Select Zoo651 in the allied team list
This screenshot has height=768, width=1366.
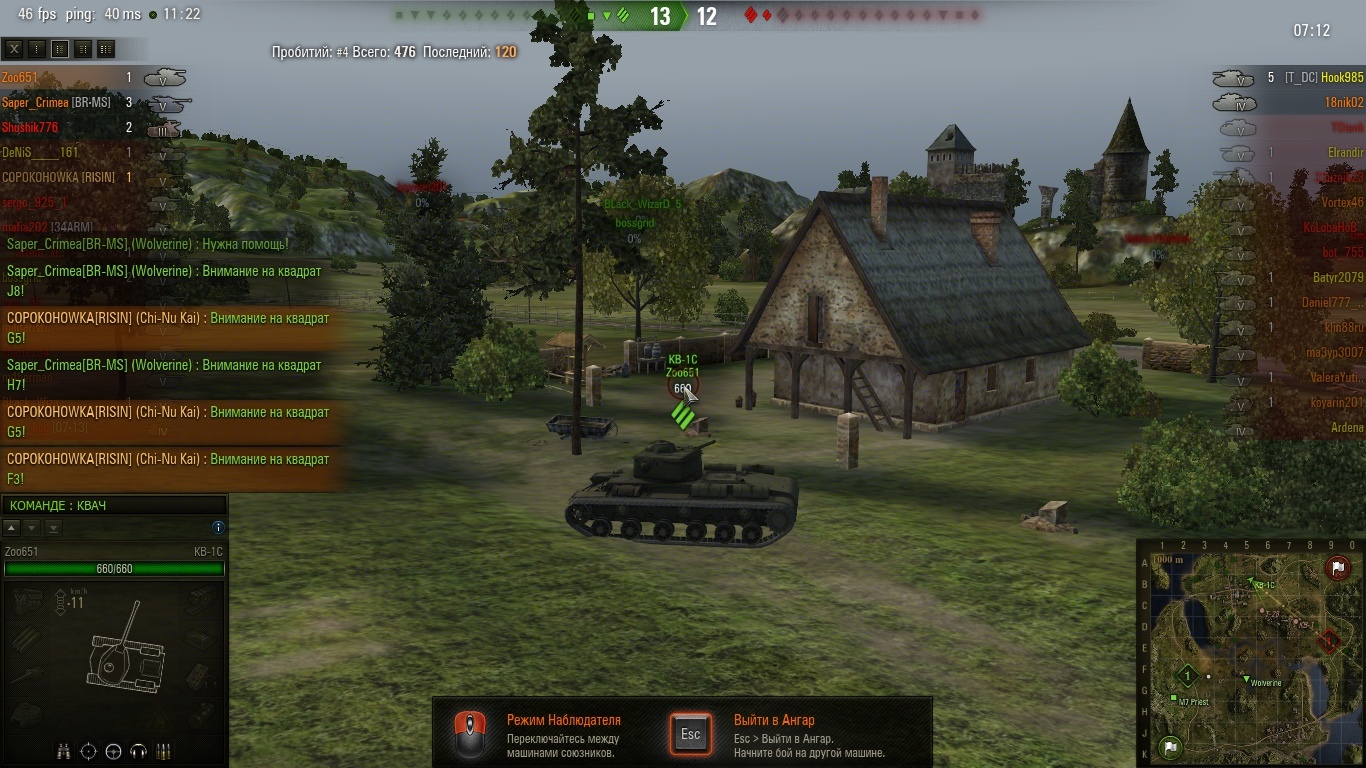20,77
